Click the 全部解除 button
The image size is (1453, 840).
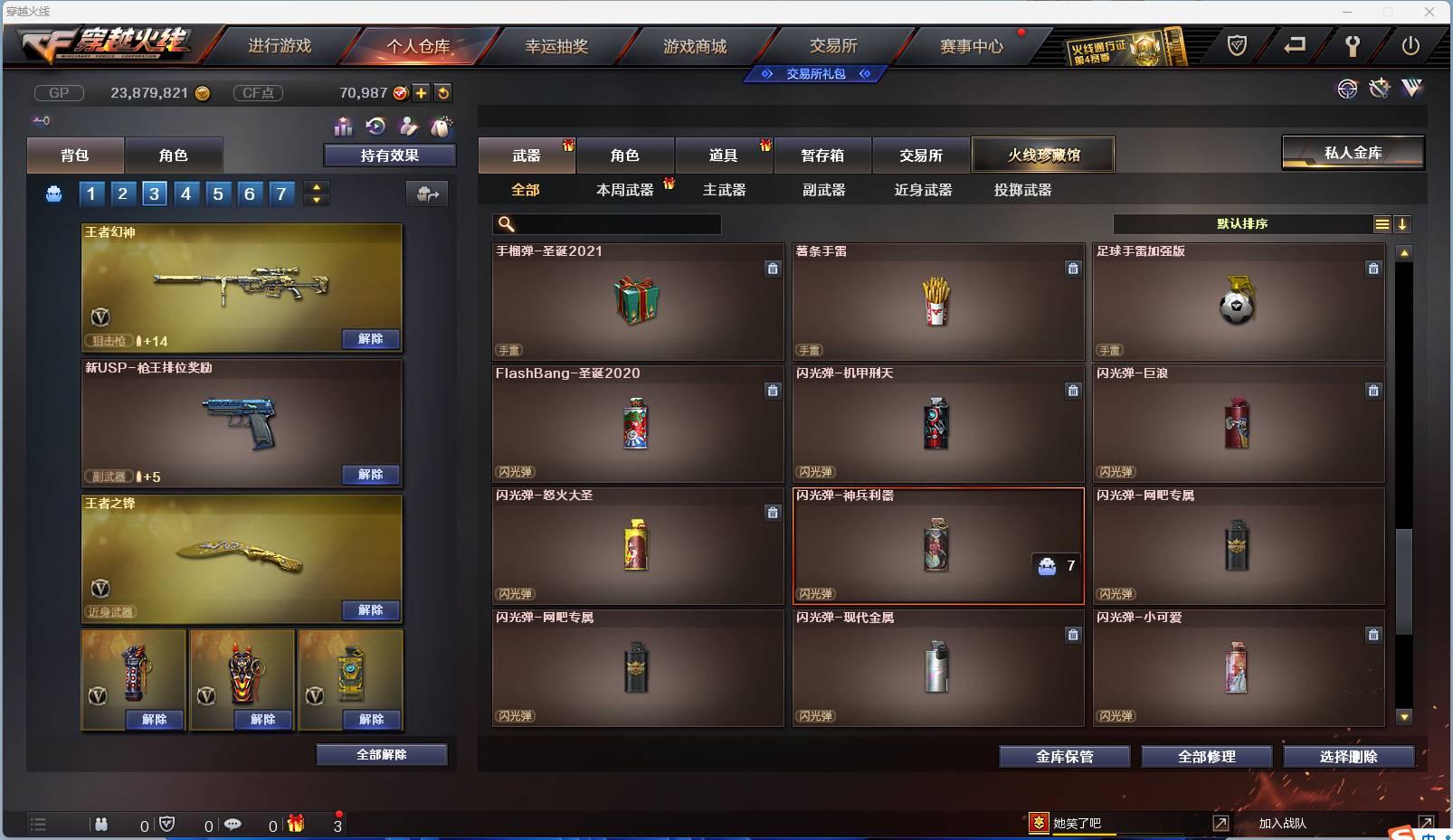click(x=382, y=754)
